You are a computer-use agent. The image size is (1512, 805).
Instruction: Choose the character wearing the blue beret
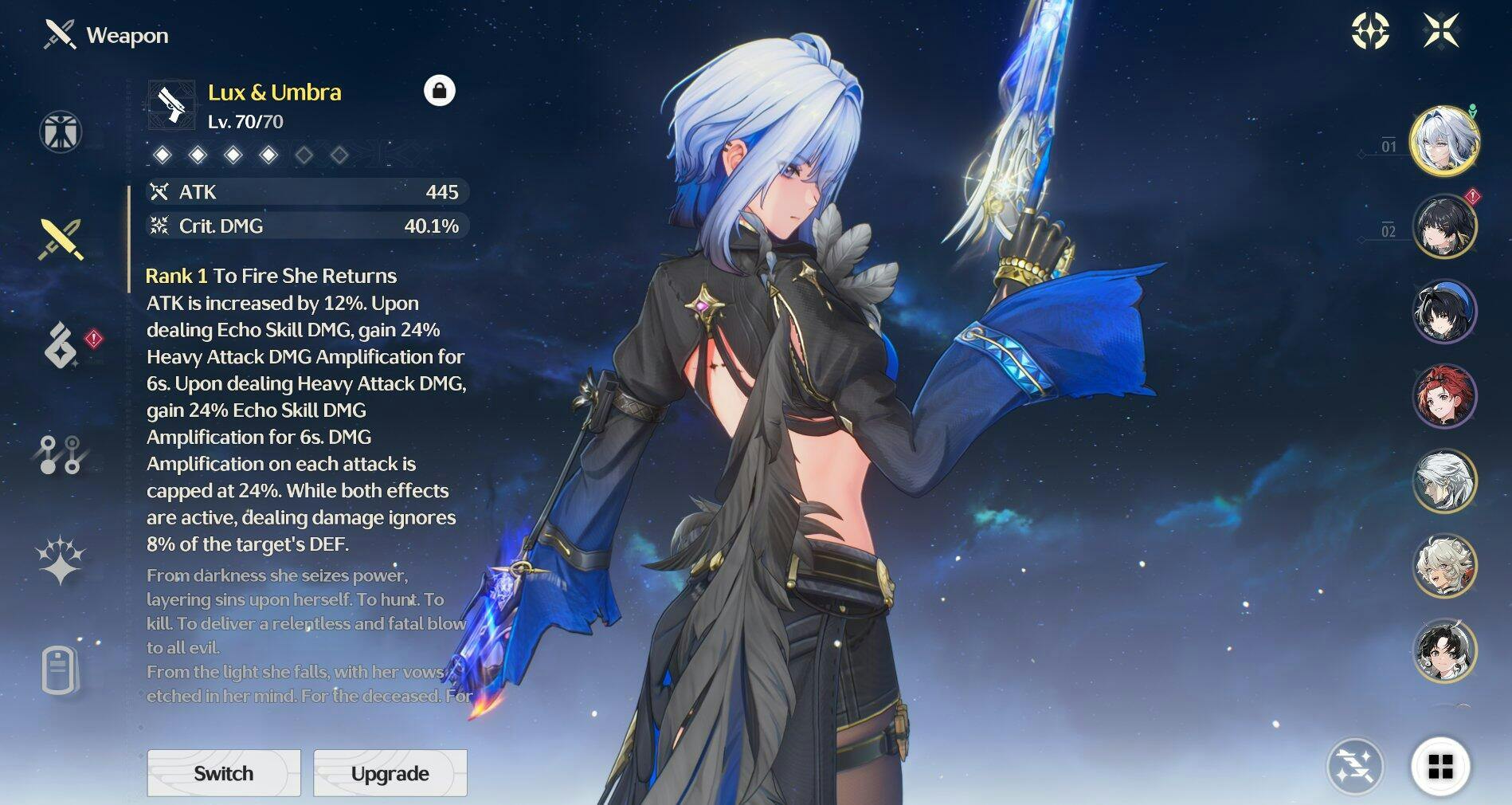[1443, 312]
